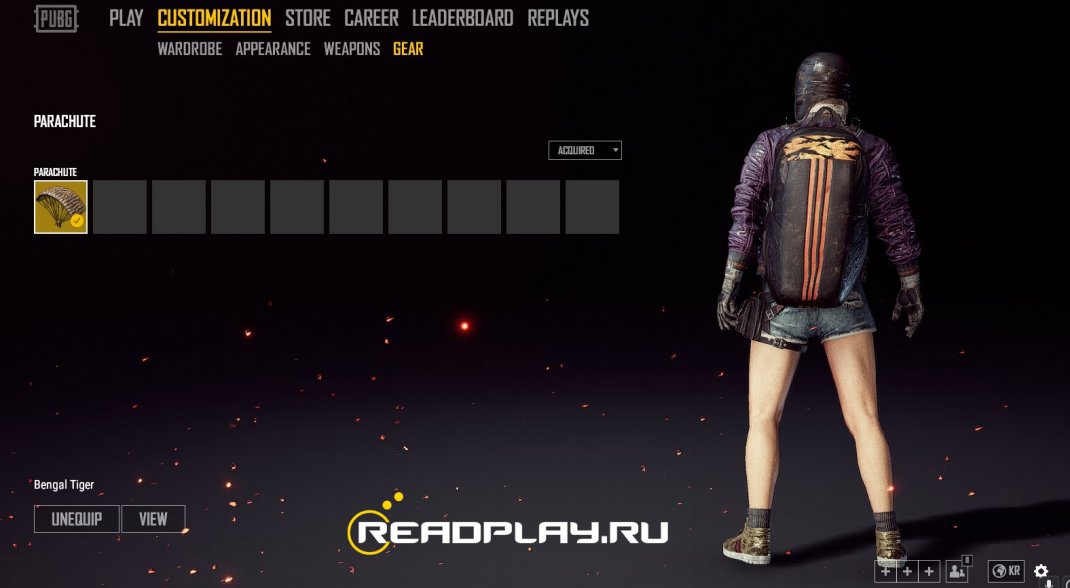Select the Customization menu entry
The width and height of the screenshot is (1070, 588).
coord(214,18)
